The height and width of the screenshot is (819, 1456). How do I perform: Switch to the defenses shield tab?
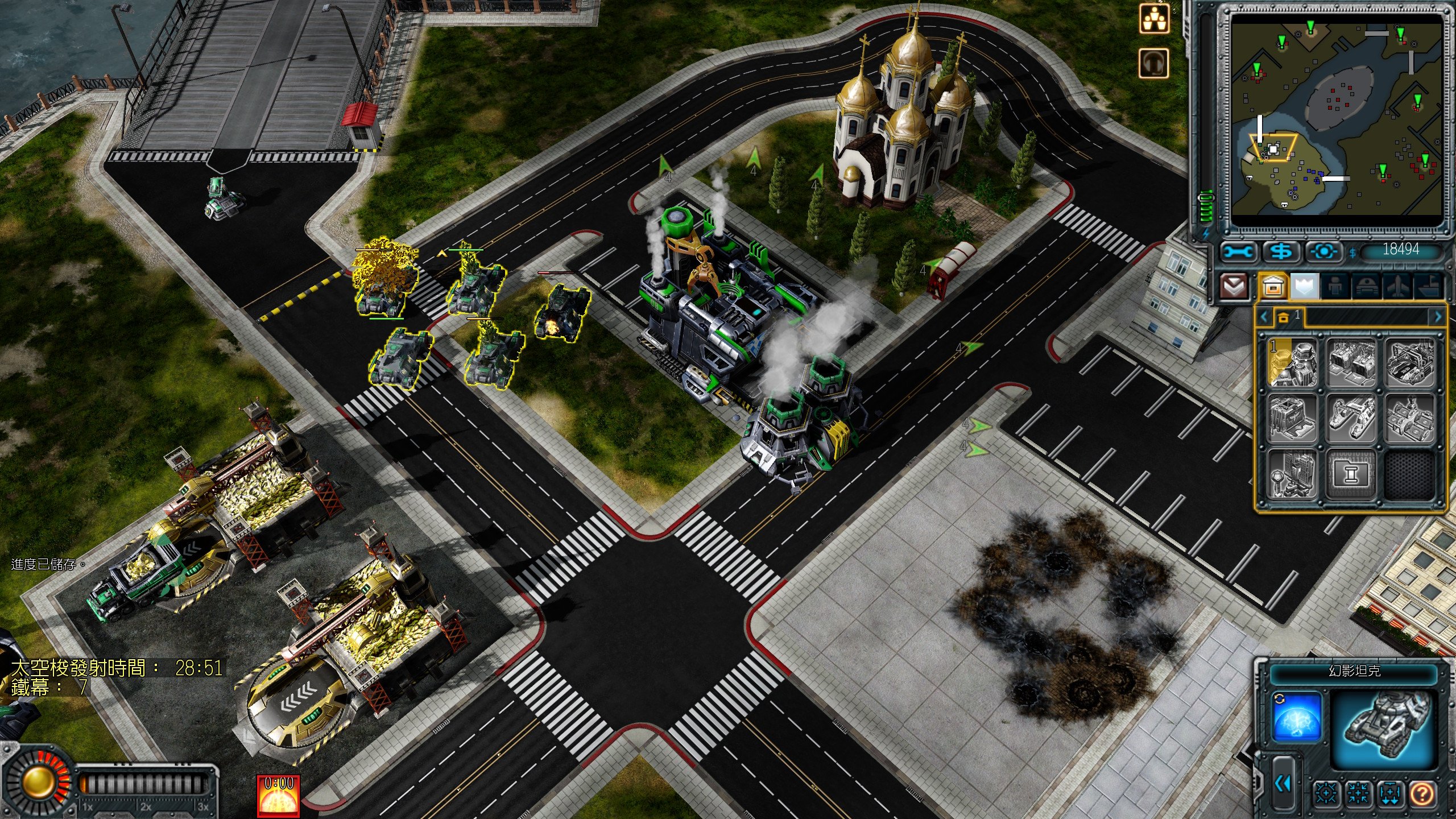[1305, 286]
